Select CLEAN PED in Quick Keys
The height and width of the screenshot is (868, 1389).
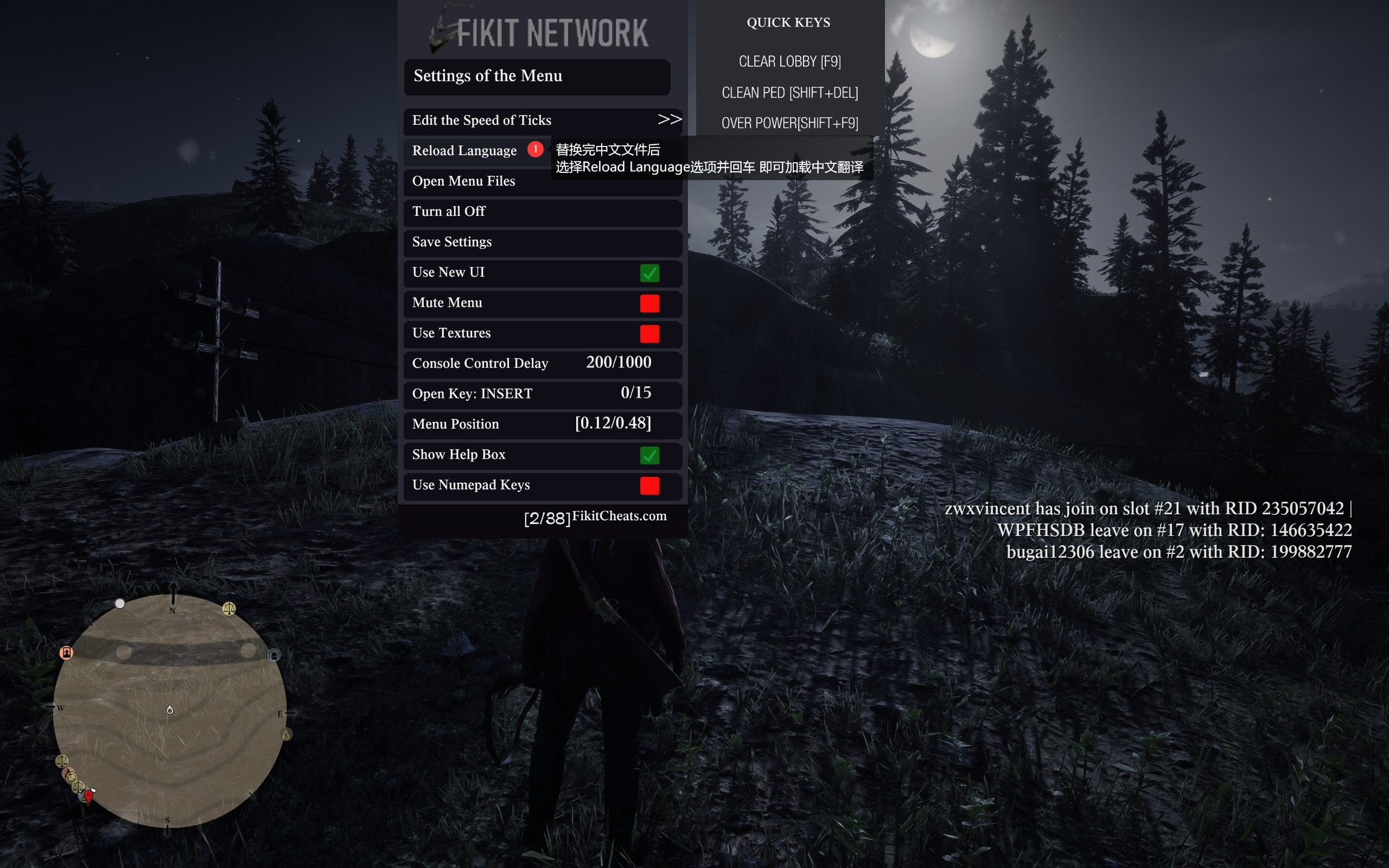point(789,93)
